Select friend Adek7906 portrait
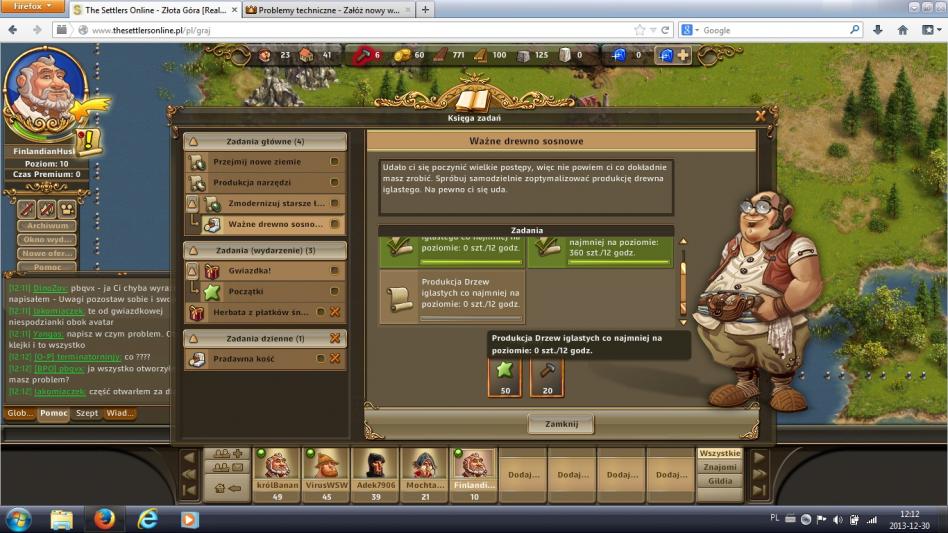948x533 pixels. 376,468
